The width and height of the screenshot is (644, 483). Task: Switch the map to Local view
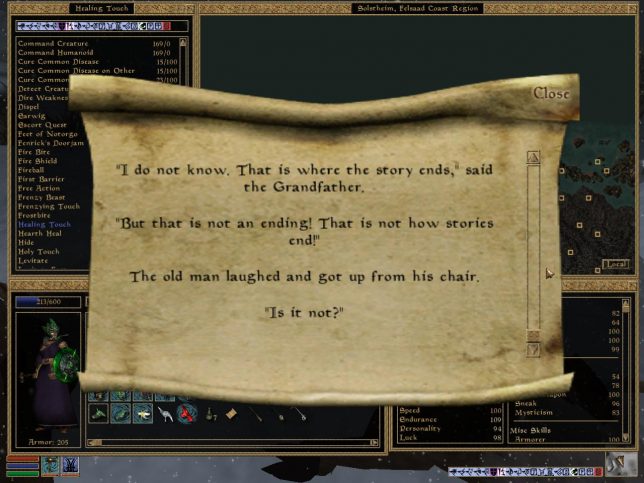coord(615,265)
